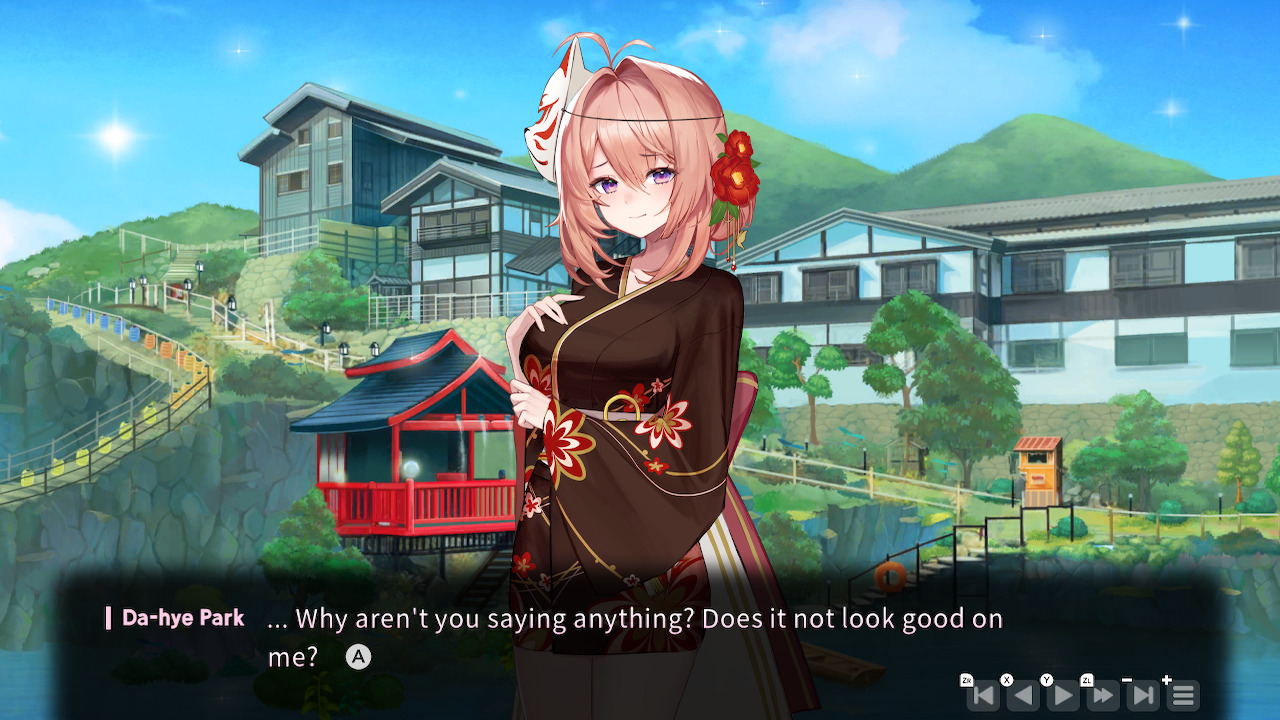
Task: Click the ZL shortcut badge
Action: (x=1087, y=679)
